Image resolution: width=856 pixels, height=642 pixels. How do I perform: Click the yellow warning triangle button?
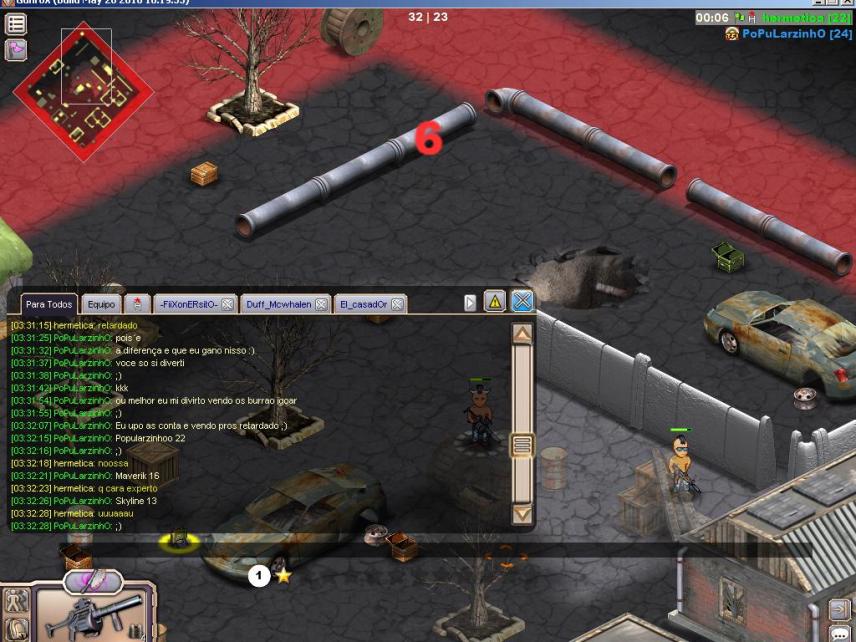coord(495,301)
